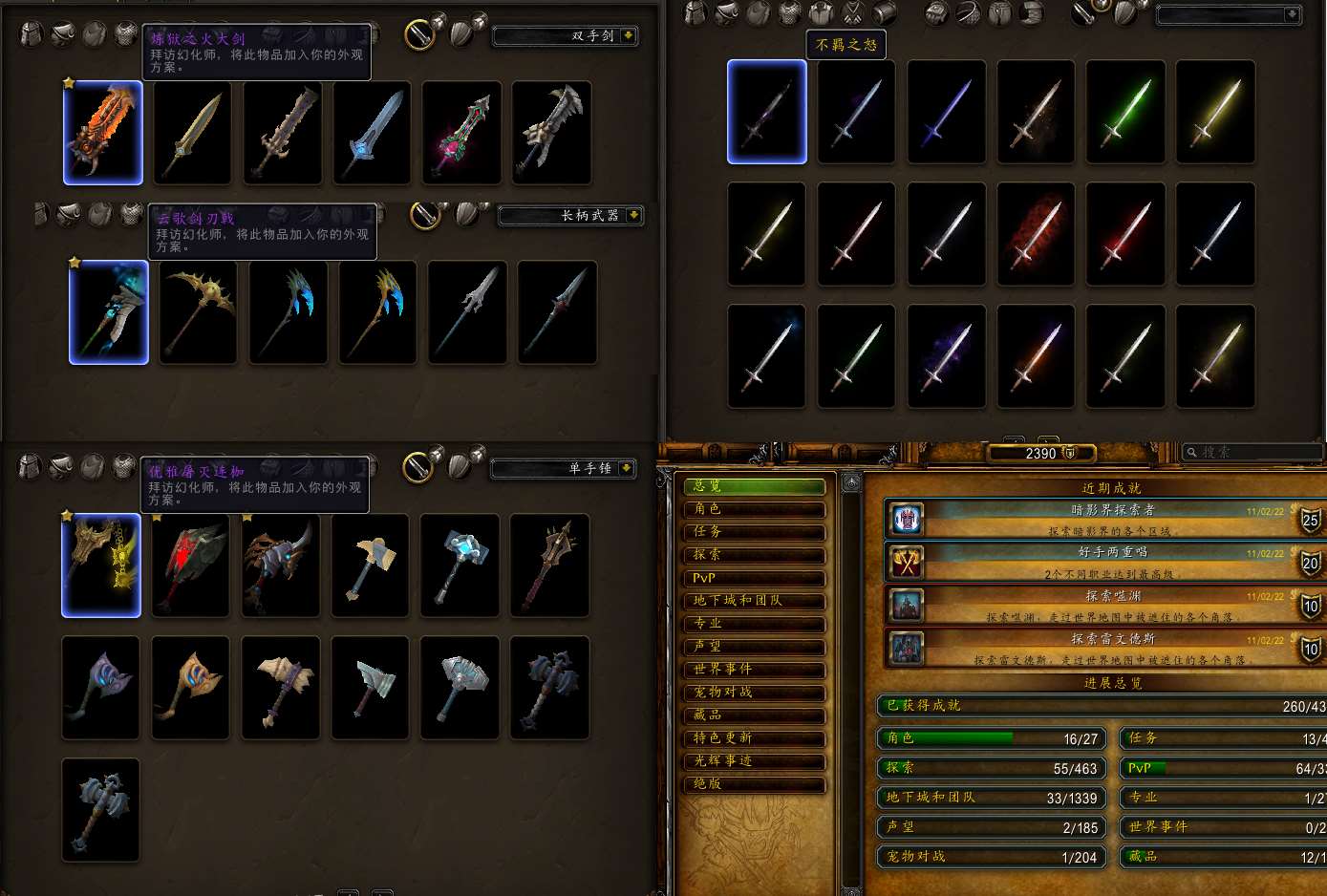Open the 声望 achievement category
Image resolution: width=1327 pixels, height=896 pixels.
754,647
